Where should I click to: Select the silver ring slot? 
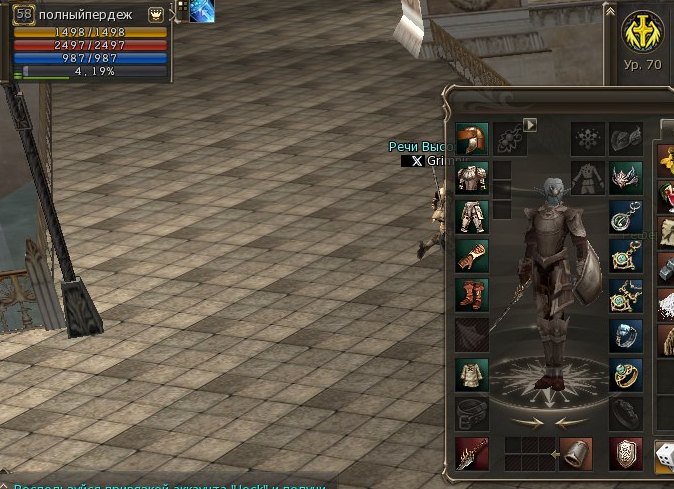click(626, 334)
